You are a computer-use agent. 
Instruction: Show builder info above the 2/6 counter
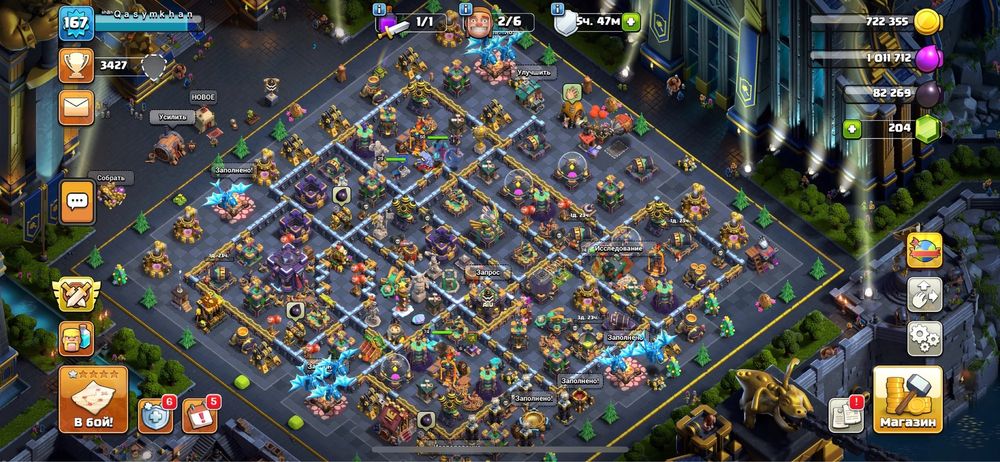click(x=467, y=9)
